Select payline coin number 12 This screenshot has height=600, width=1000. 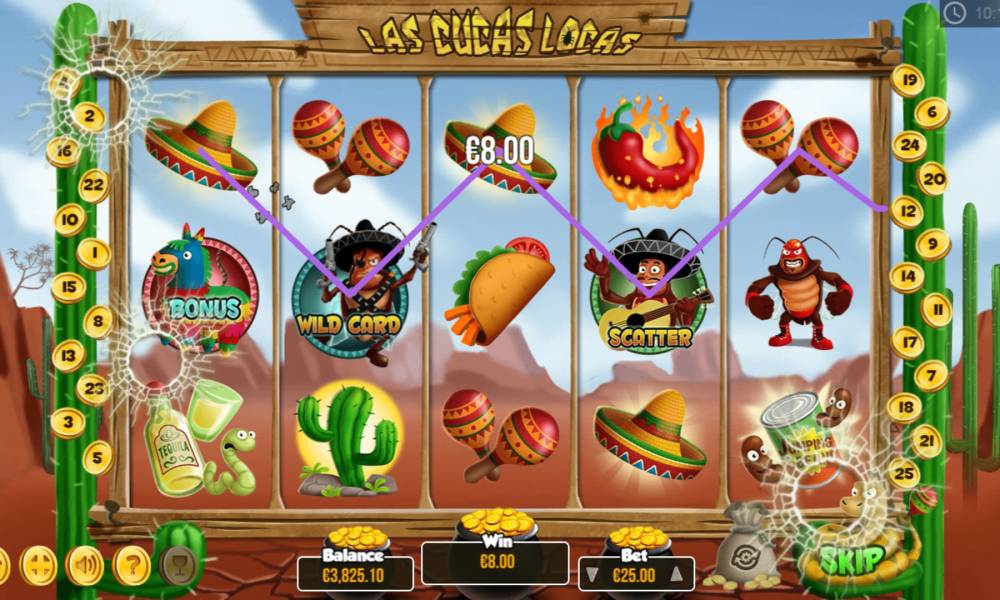tap(906, 212)
